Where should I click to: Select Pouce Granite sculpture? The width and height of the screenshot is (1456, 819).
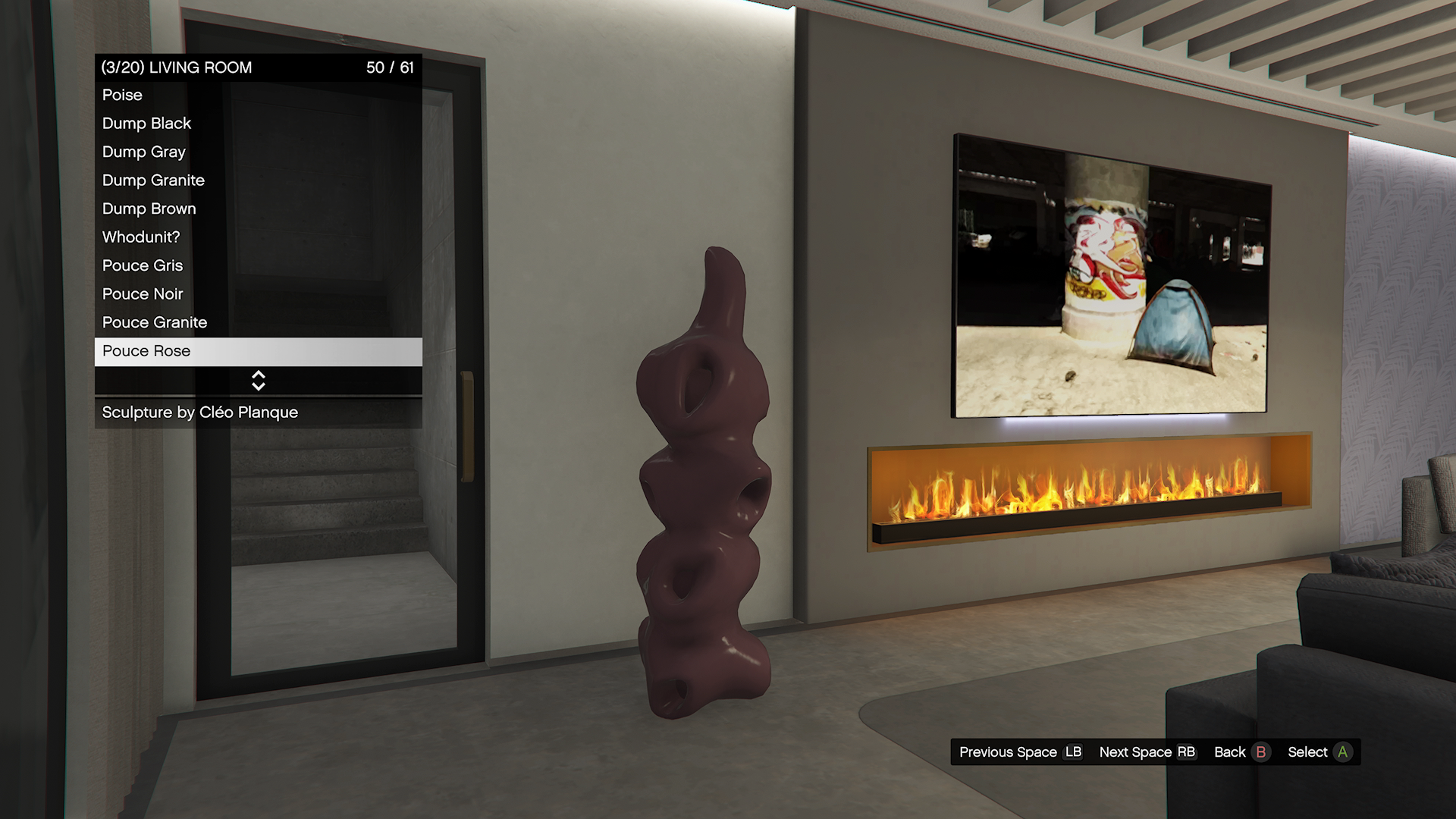click(258, 323)
